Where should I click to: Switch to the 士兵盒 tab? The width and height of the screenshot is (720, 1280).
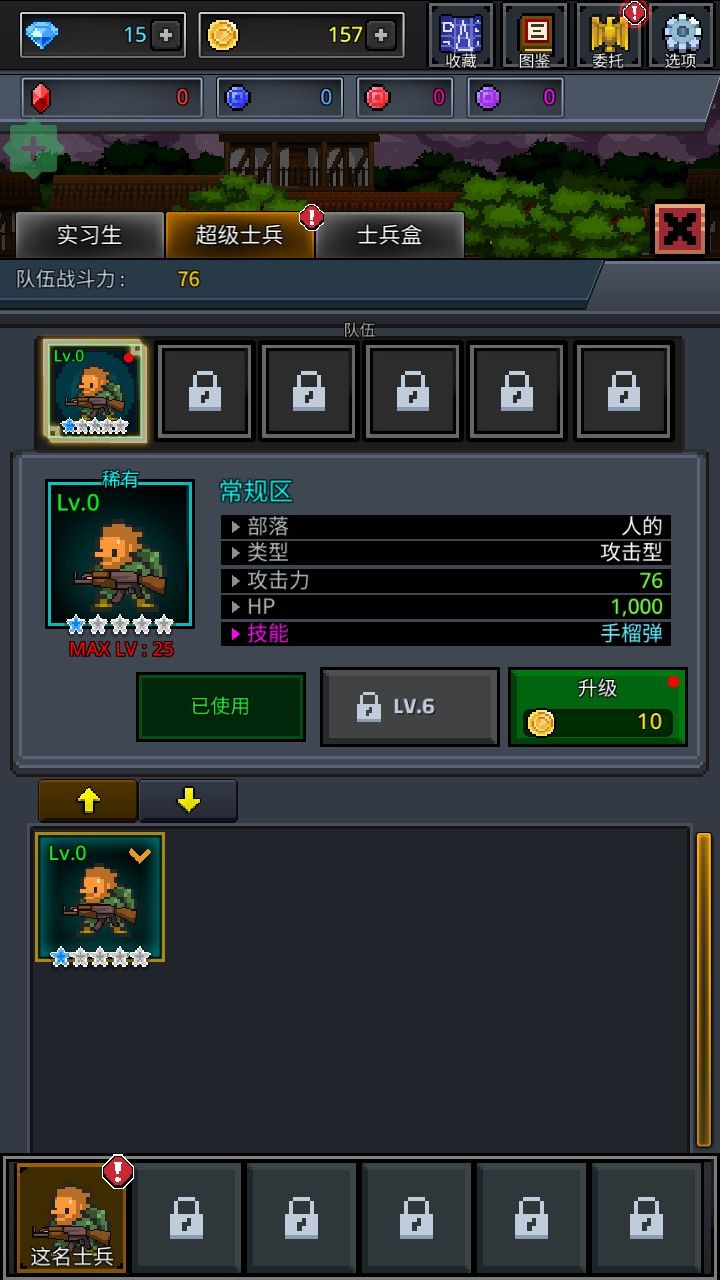point(389,235)
